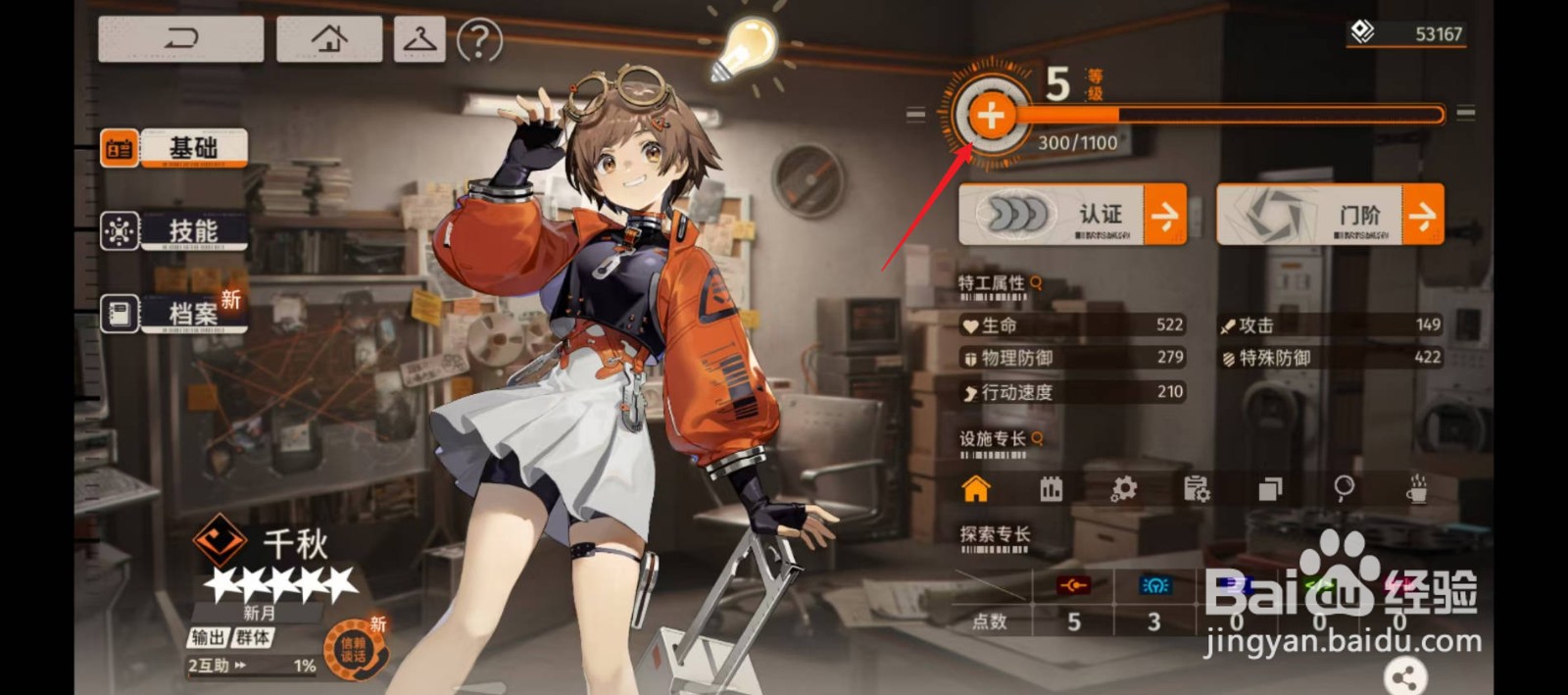Switch to the 技能 tab

173,231
